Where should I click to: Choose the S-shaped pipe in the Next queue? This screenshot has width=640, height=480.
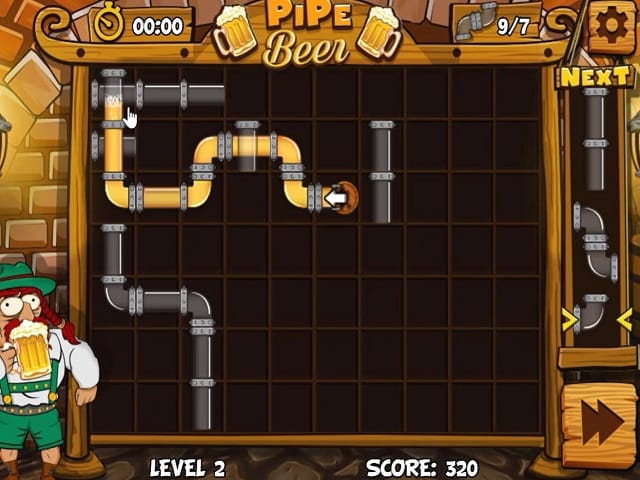click(596, 241)
